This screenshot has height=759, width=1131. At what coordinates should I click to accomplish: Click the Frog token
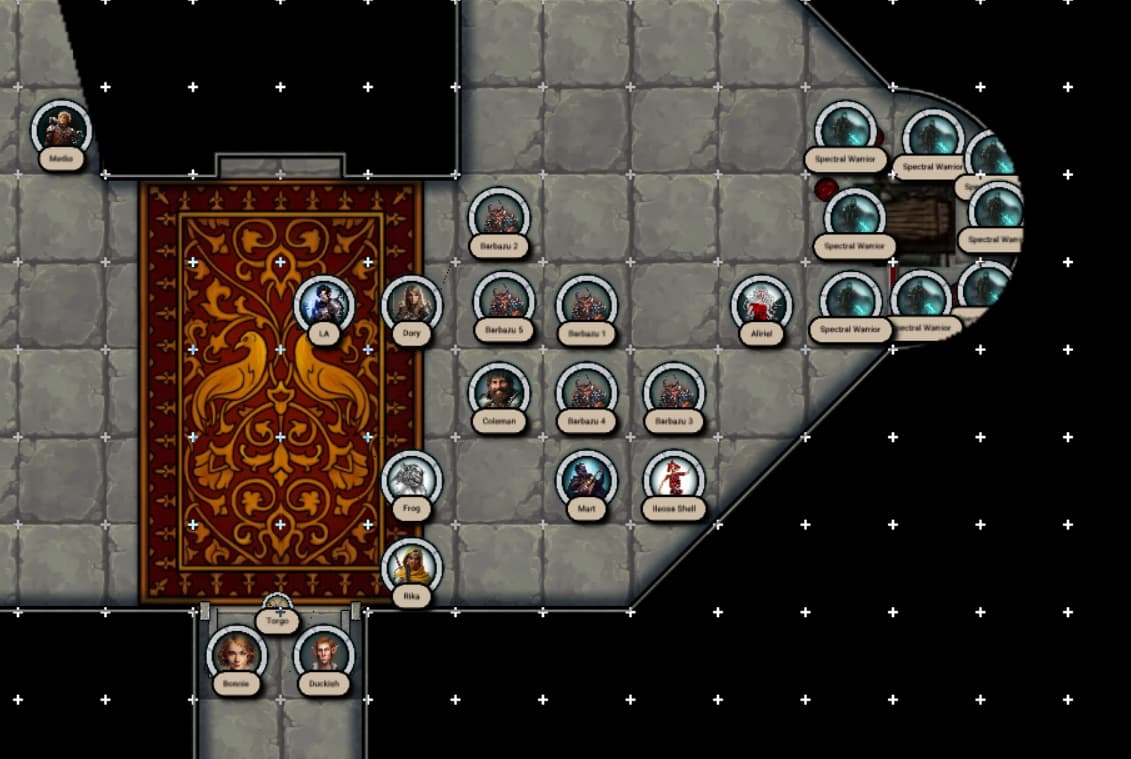click(x=411, y=480)
